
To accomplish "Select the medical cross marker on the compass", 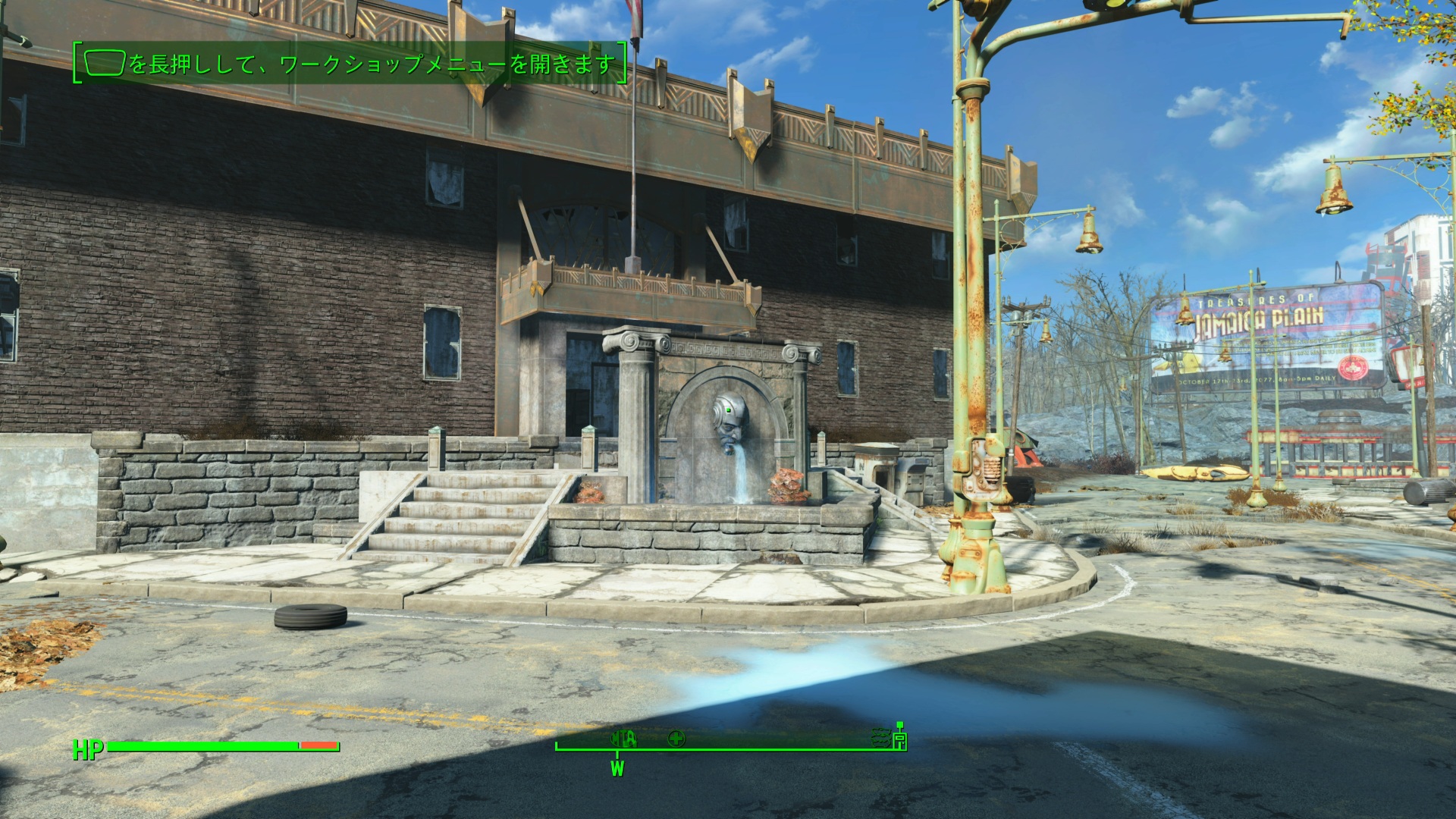I will coord(676,738).
